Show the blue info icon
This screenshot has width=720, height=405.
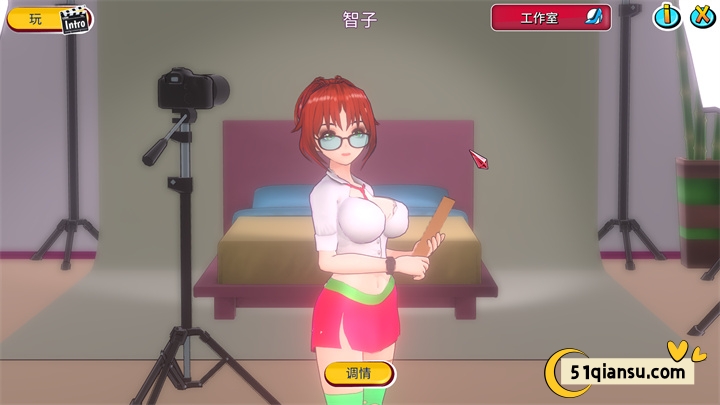[x=667, y=17]
